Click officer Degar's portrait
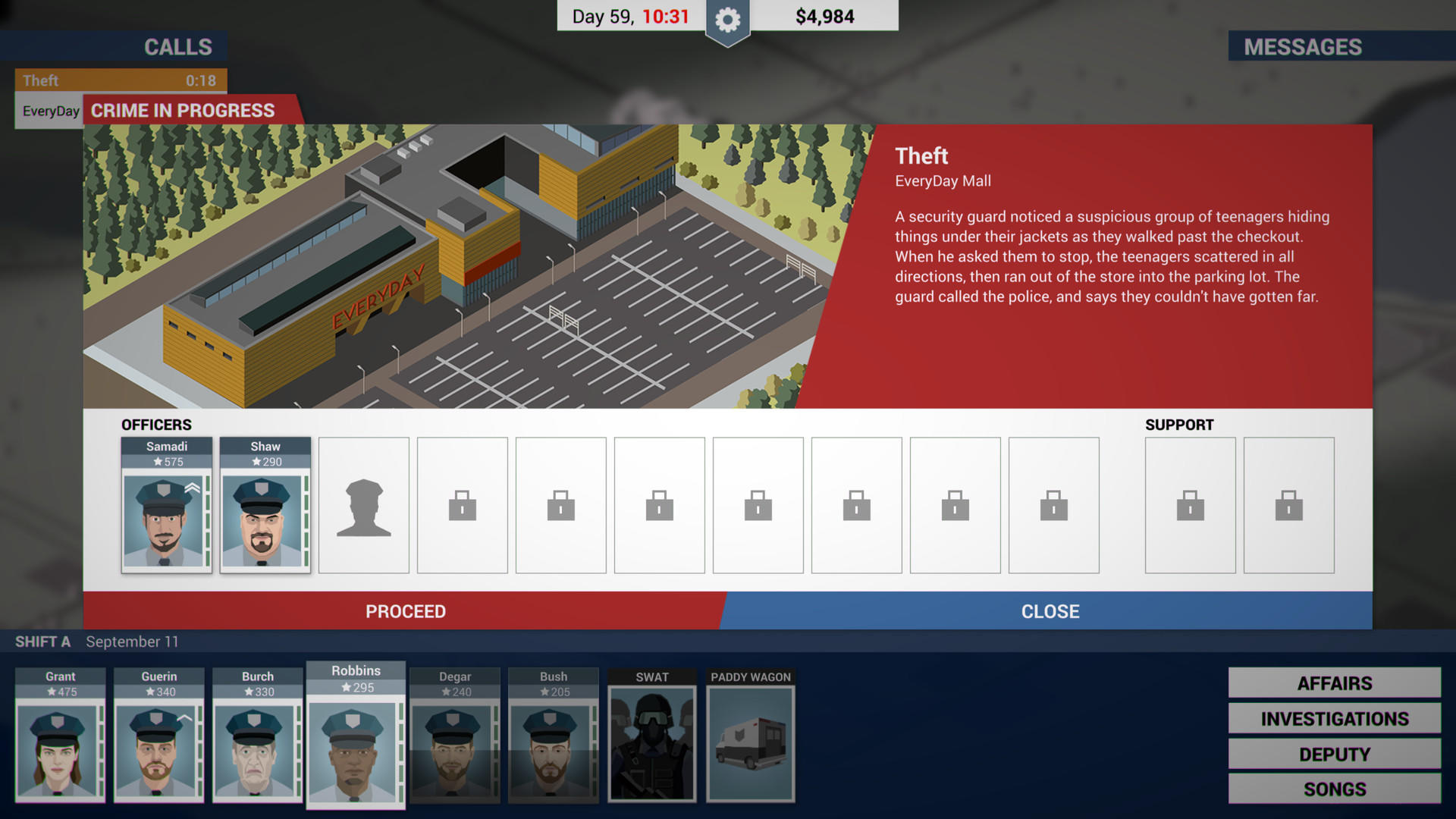The width and height of the screenshot is (1456, 819). click(454, 736)
